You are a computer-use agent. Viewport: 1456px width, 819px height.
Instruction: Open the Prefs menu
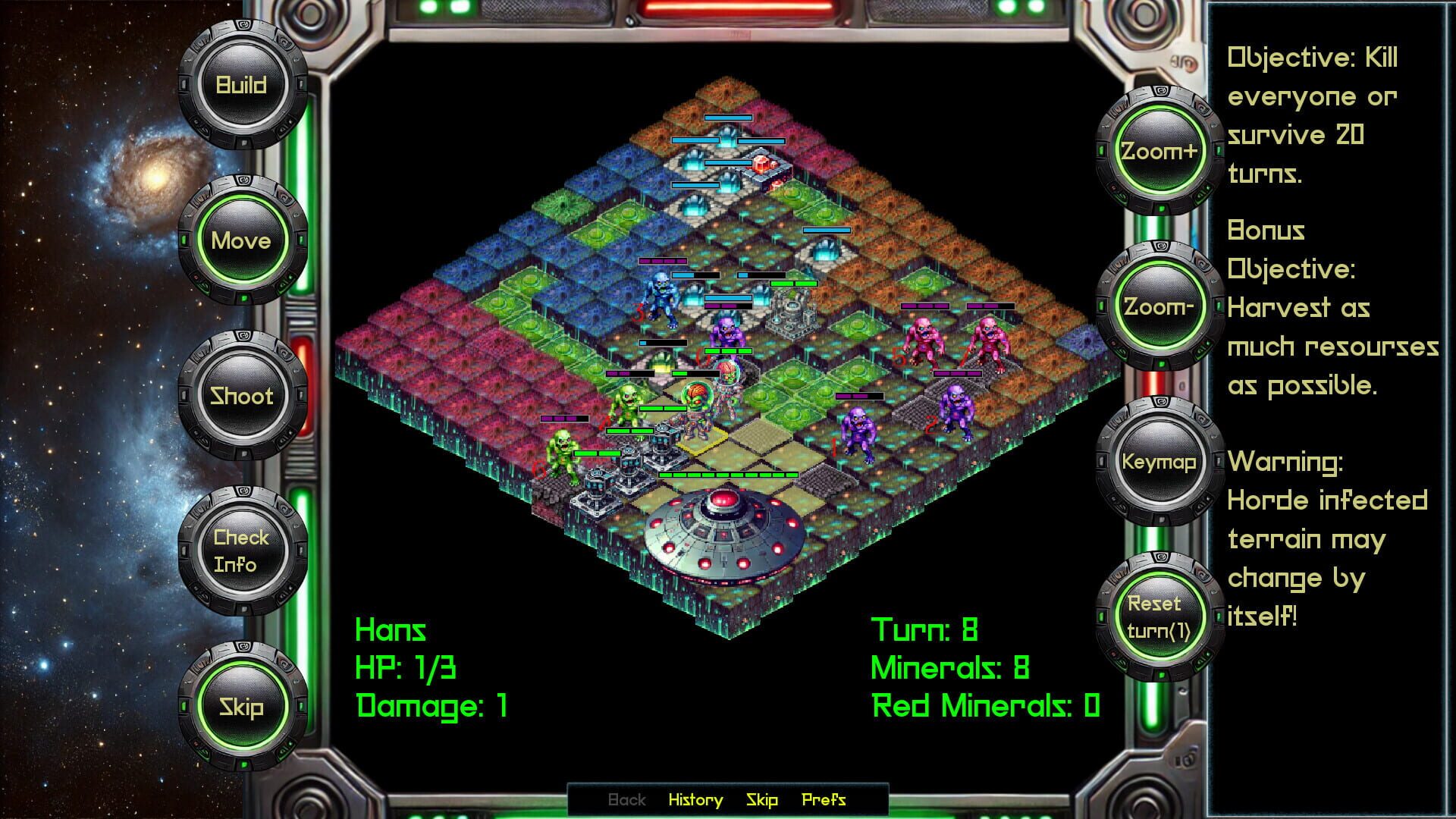824,799
